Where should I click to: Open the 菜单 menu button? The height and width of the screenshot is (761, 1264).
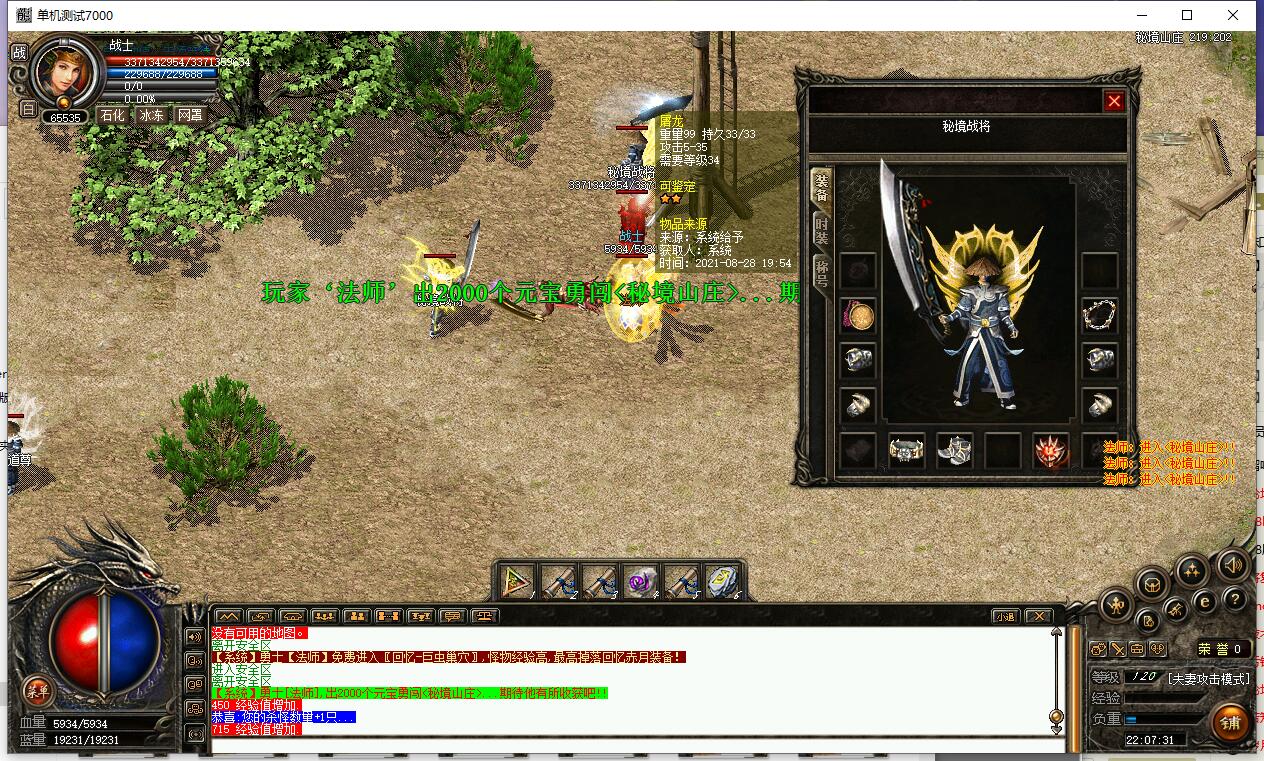38,689
